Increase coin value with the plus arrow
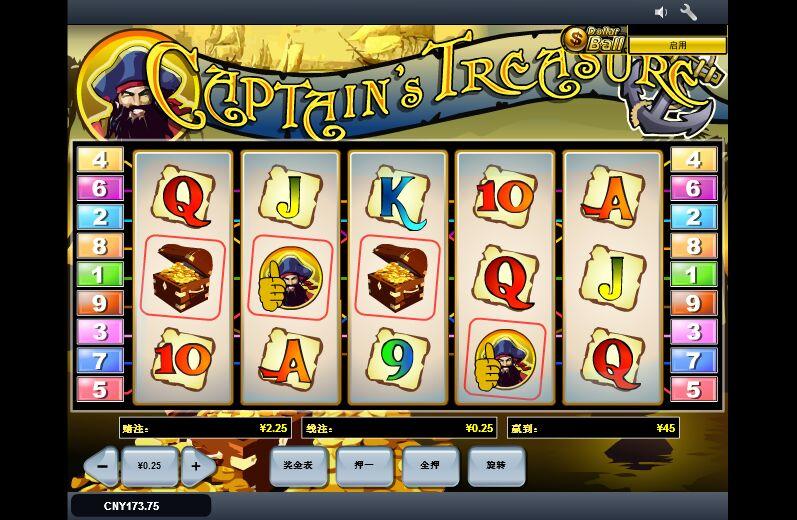Screen dimensions: 797x520 pos(197,466)
